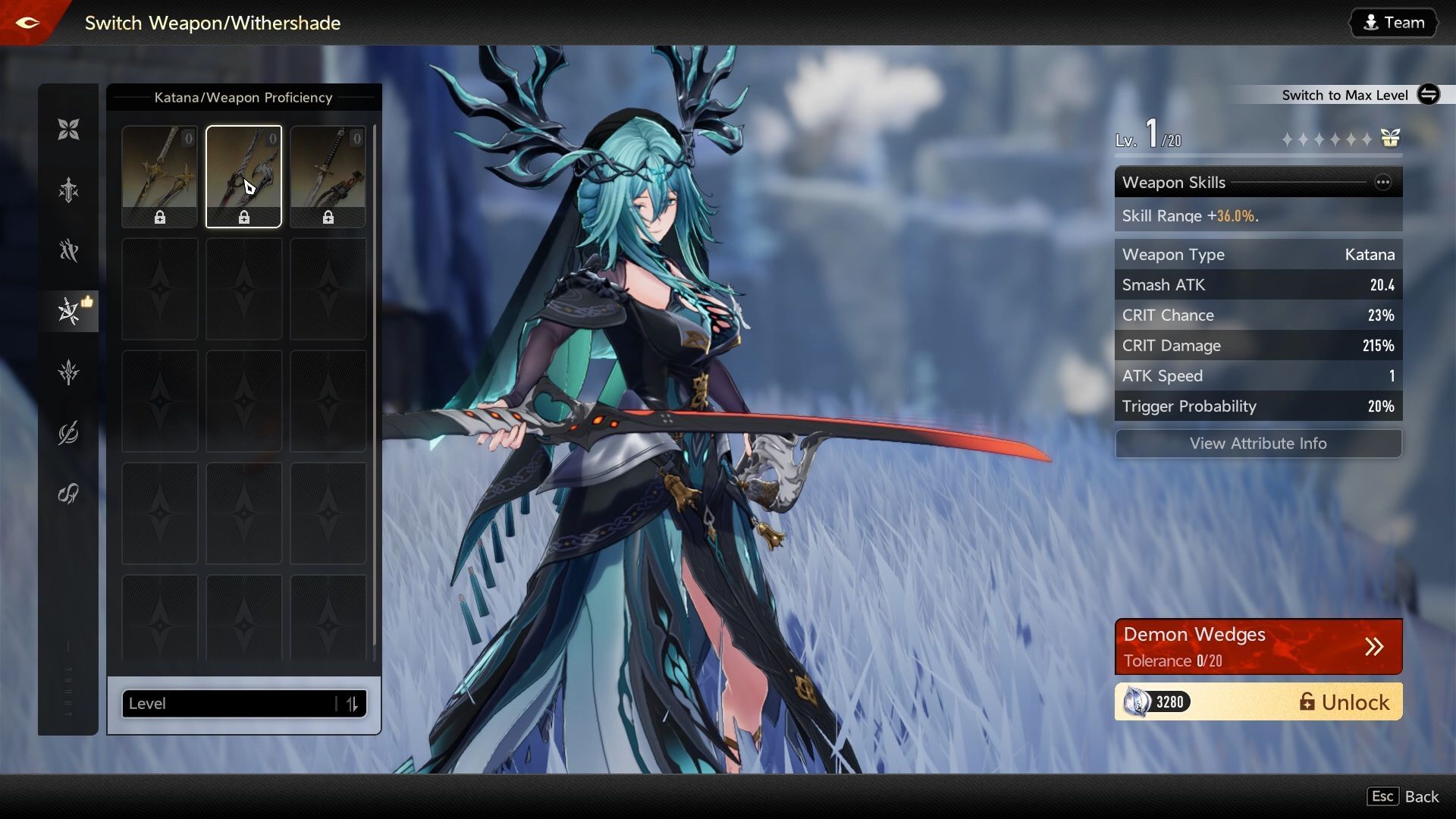Open the Weapon Skills options via ellipsis icon
The width and height of the screenshot is (1456, 819).
coord(1383,182)
